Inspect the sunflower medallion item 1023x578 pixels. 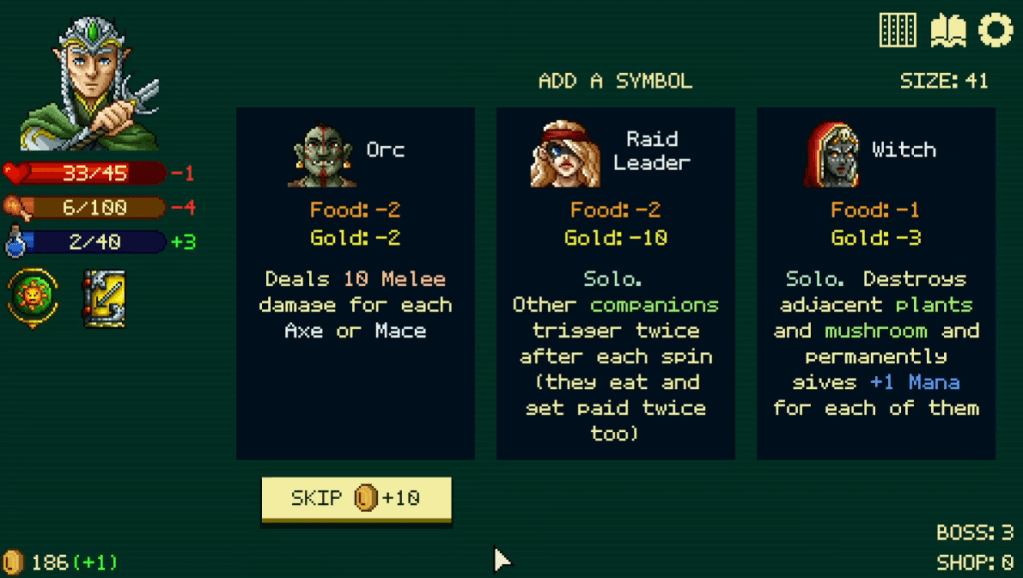pyautogui.click(x=33, y=297)
